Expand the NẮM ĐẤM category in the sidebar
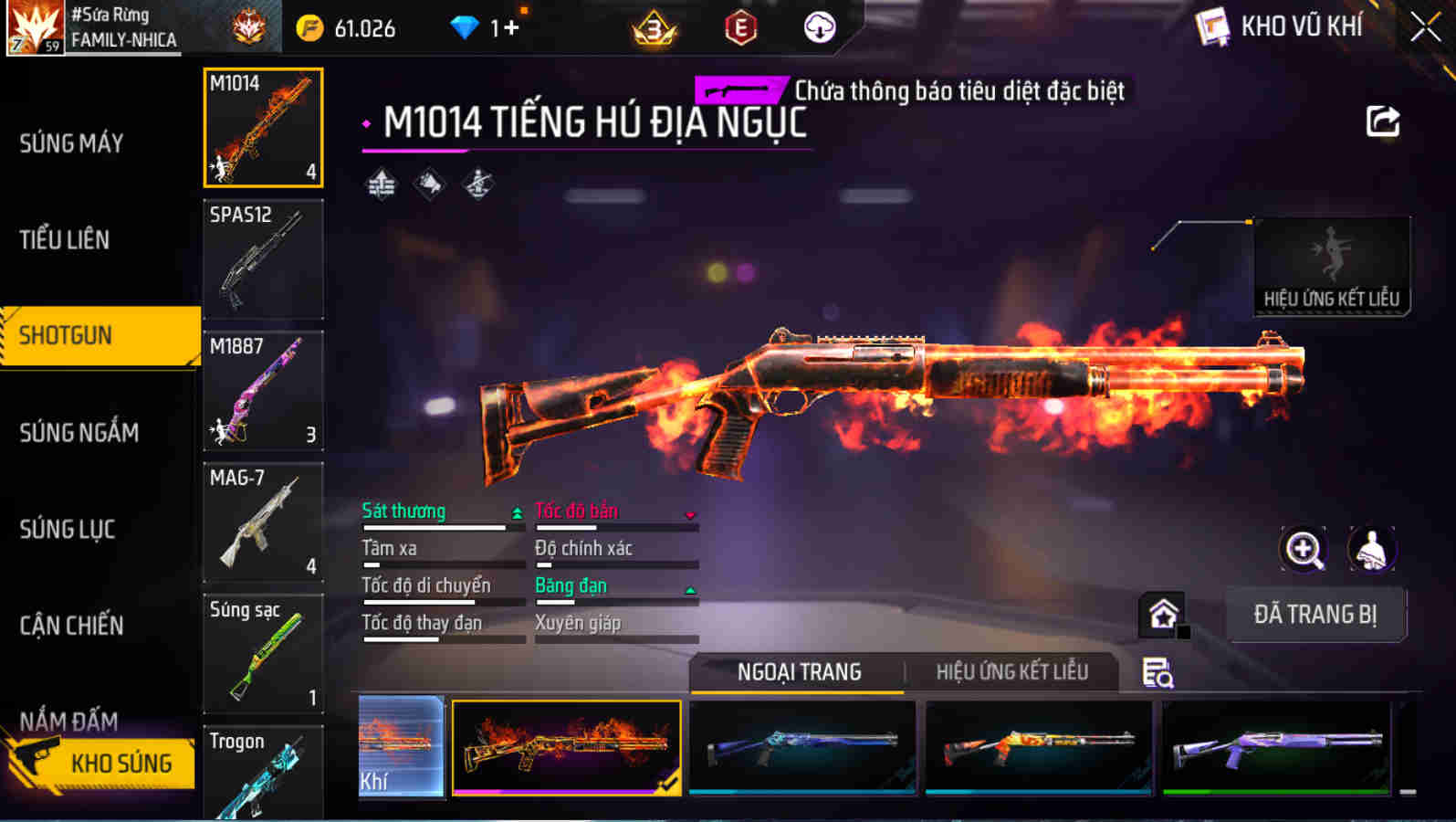Viewport: 1456px width, 822px height. [x=68, y=722]
